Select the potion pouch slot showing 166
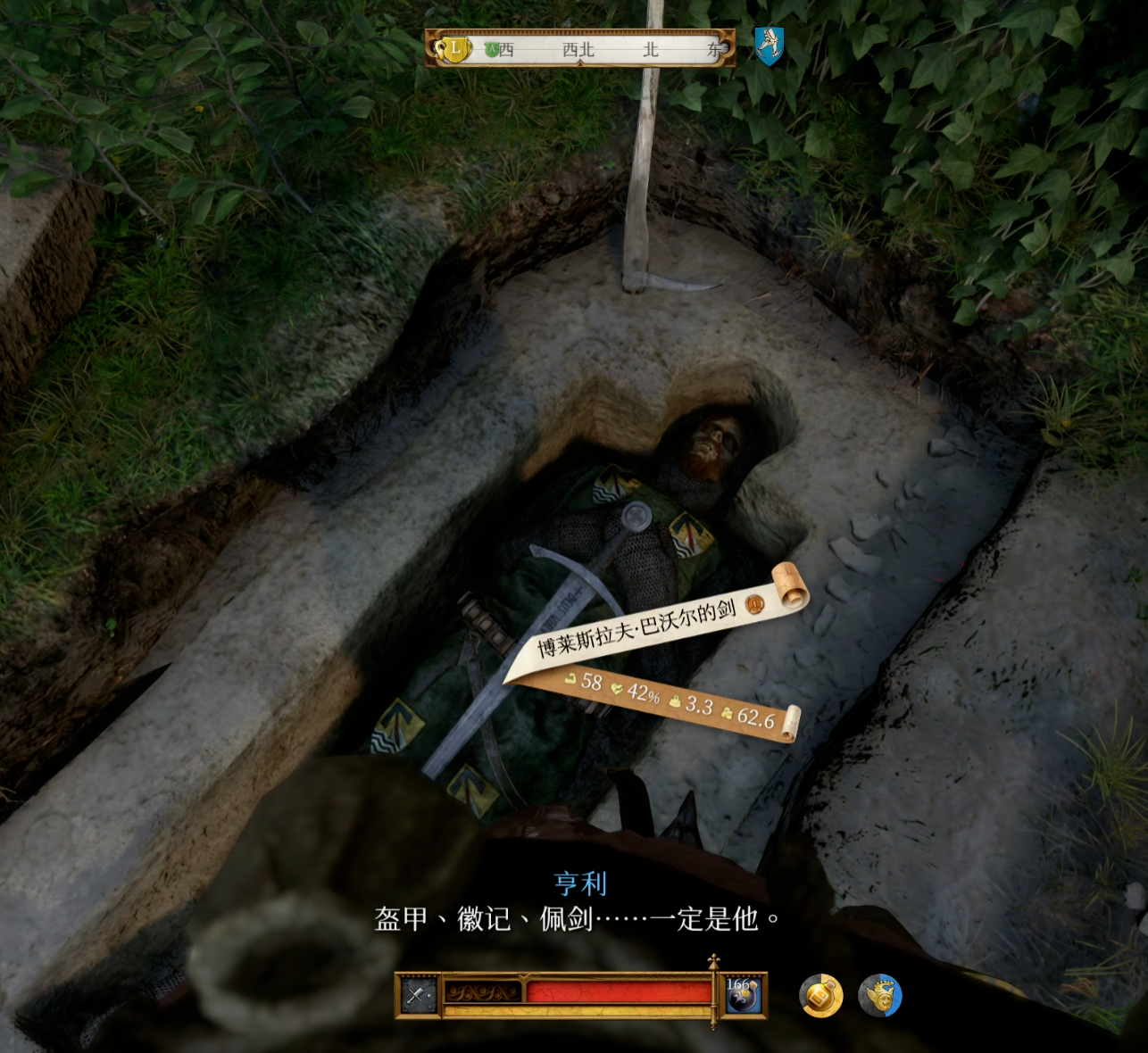Viewport: 1148px width, 1053px height. click(742, 995)
